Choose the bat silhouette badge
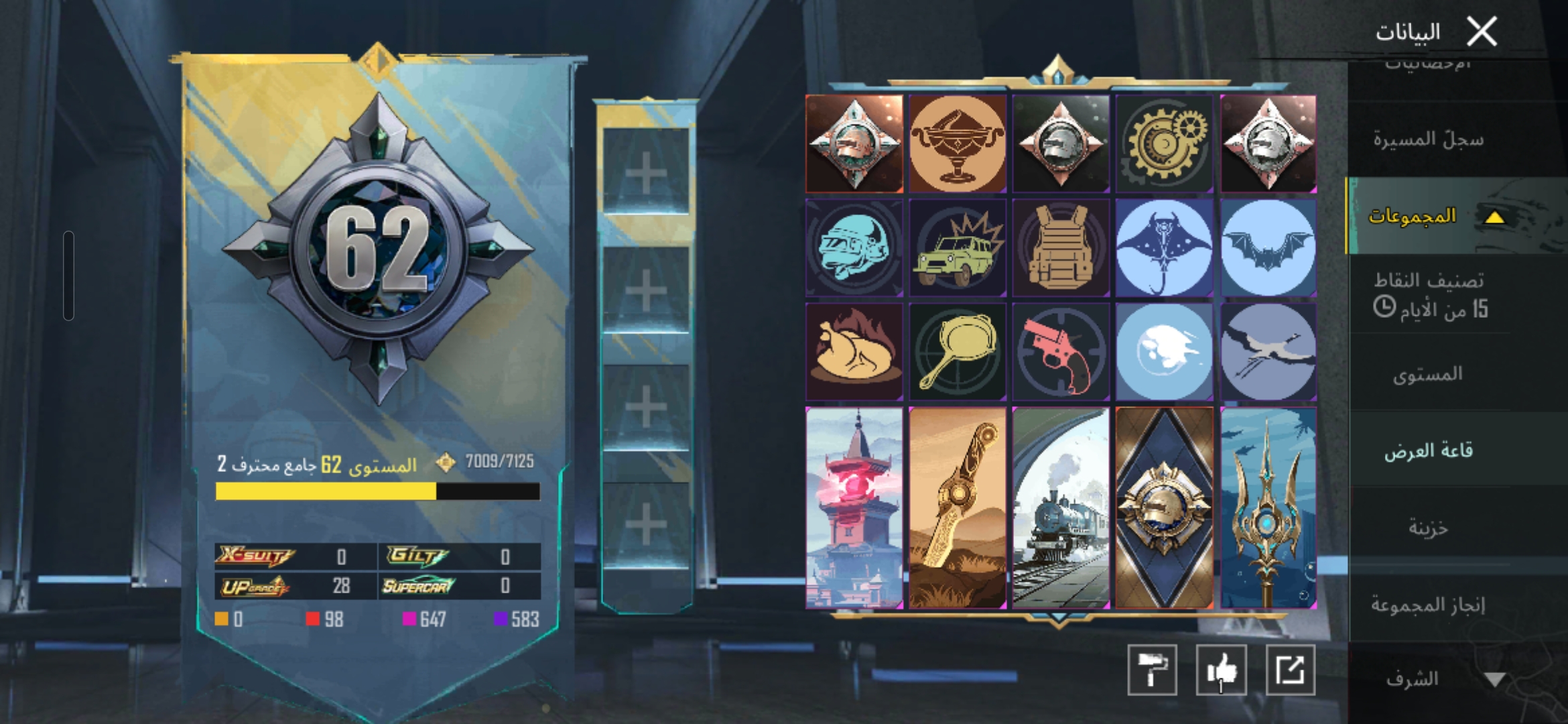The width and height of the screenshot is (1568, 724). pyautogui.click(x=1268, y=247)
